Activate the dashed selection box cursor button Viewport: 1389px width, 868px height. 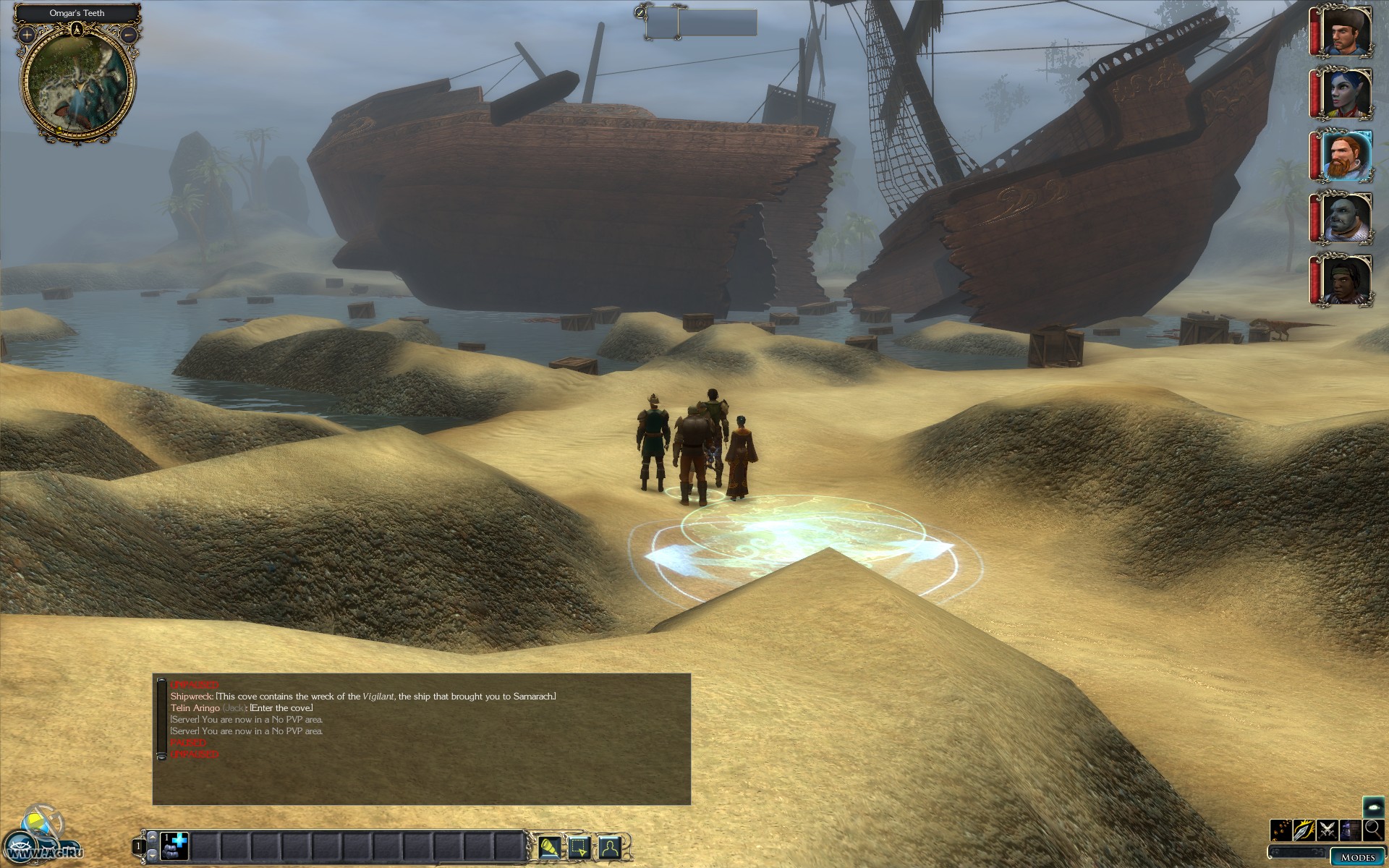[579, 846]
